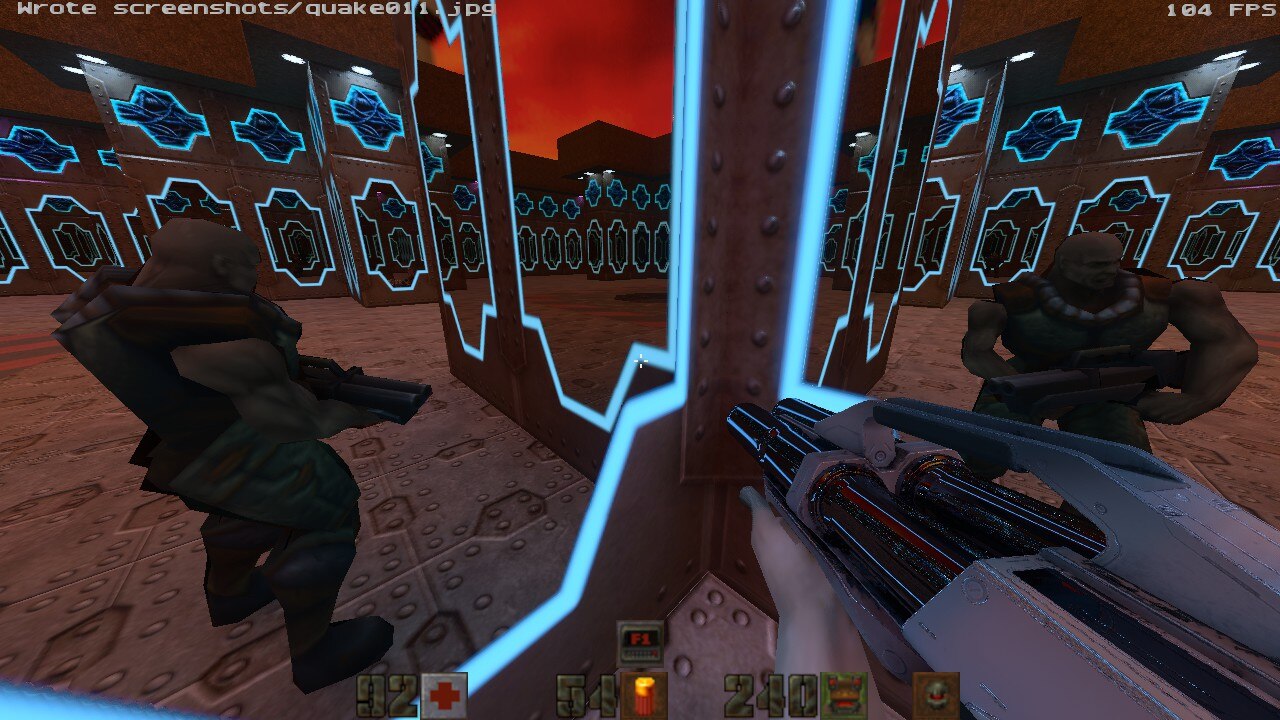Click the red cross health icon

coord(443,696)
